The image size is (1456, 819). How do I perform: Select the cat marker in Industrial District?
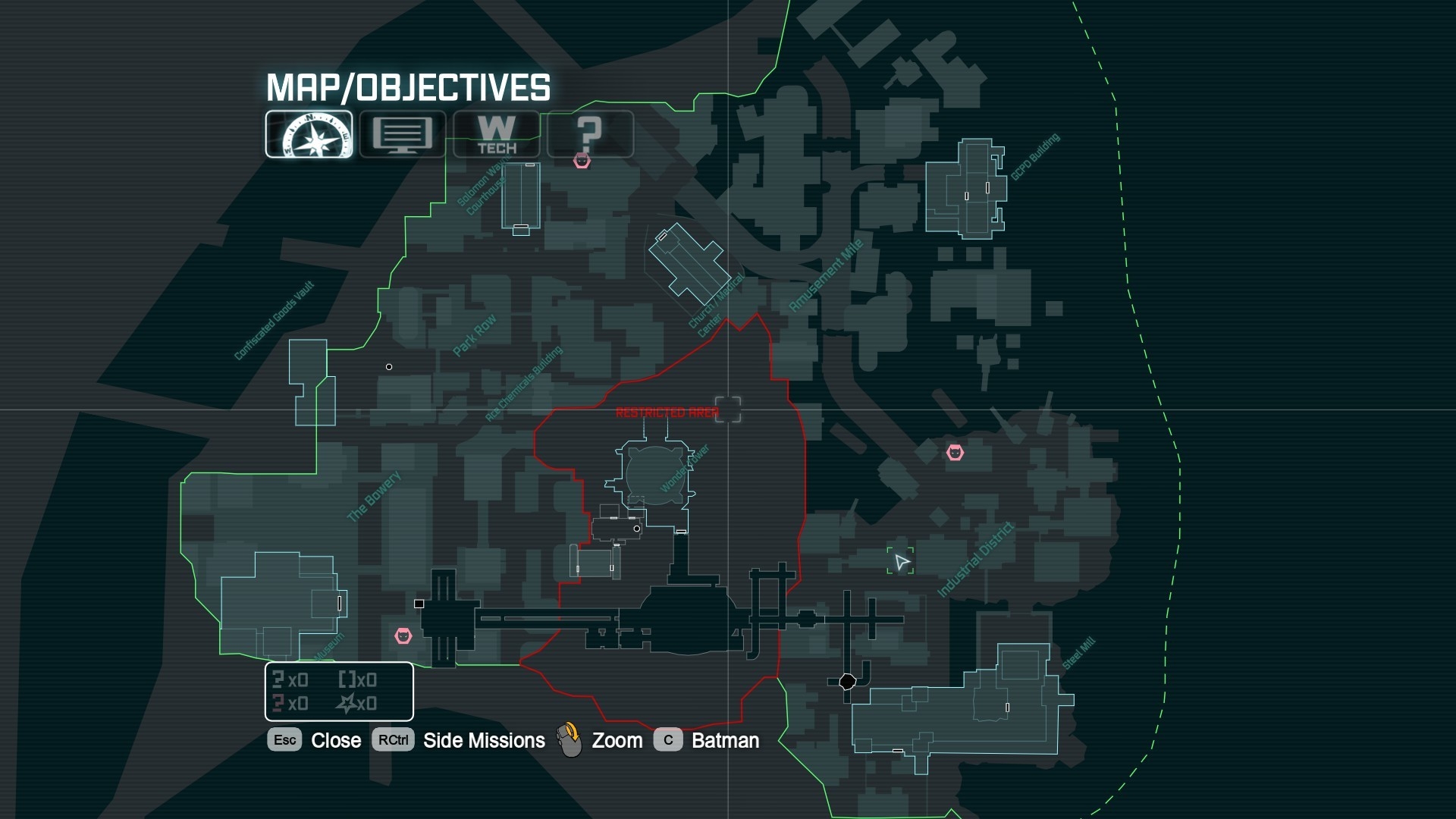pos(955,453)
